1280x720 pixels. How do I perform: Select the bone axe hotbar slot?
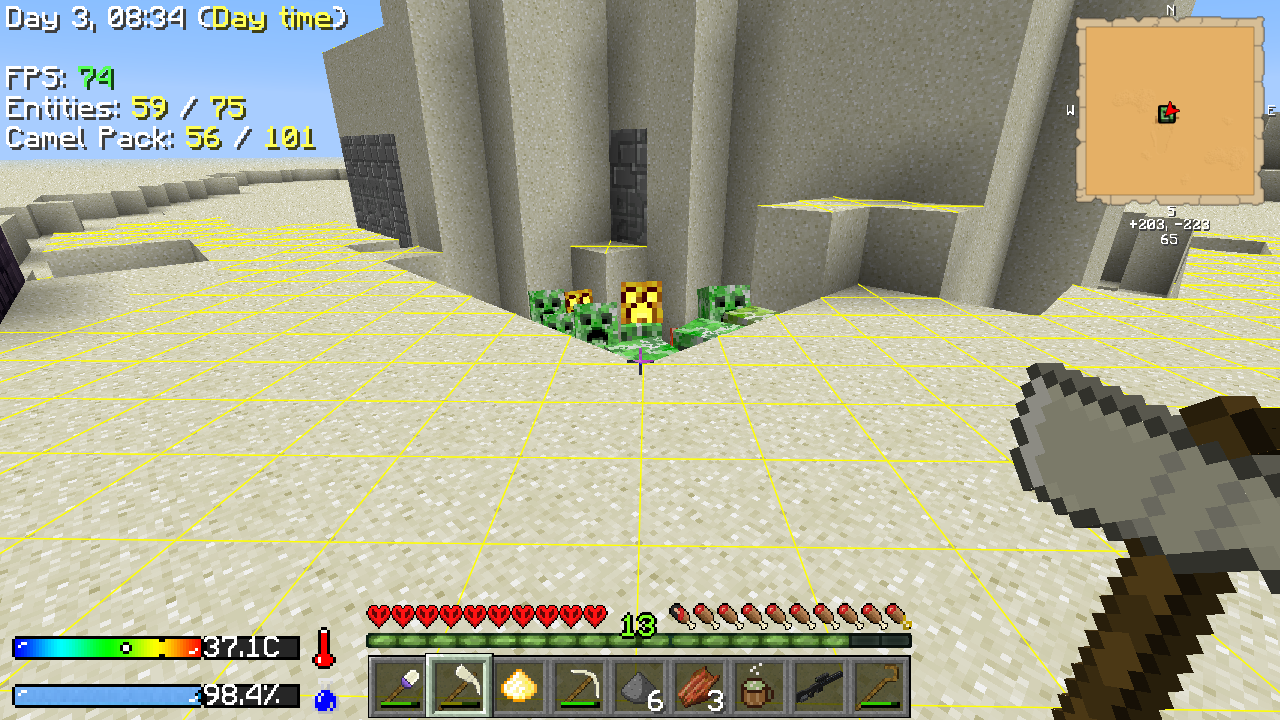tap(459, 686)
